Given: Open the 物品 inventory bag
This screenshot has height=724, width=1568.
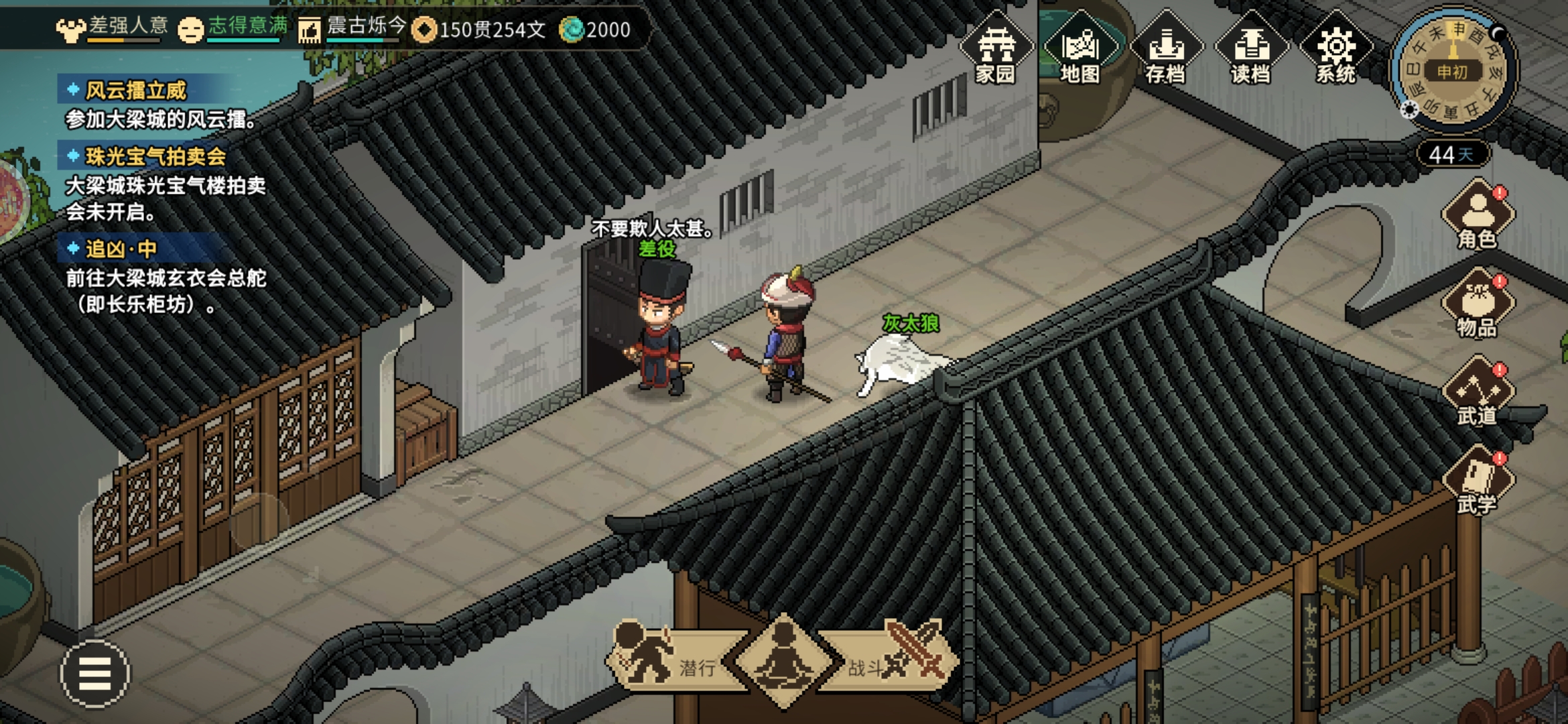Looking at the screenshot, I should [1478, 304].
